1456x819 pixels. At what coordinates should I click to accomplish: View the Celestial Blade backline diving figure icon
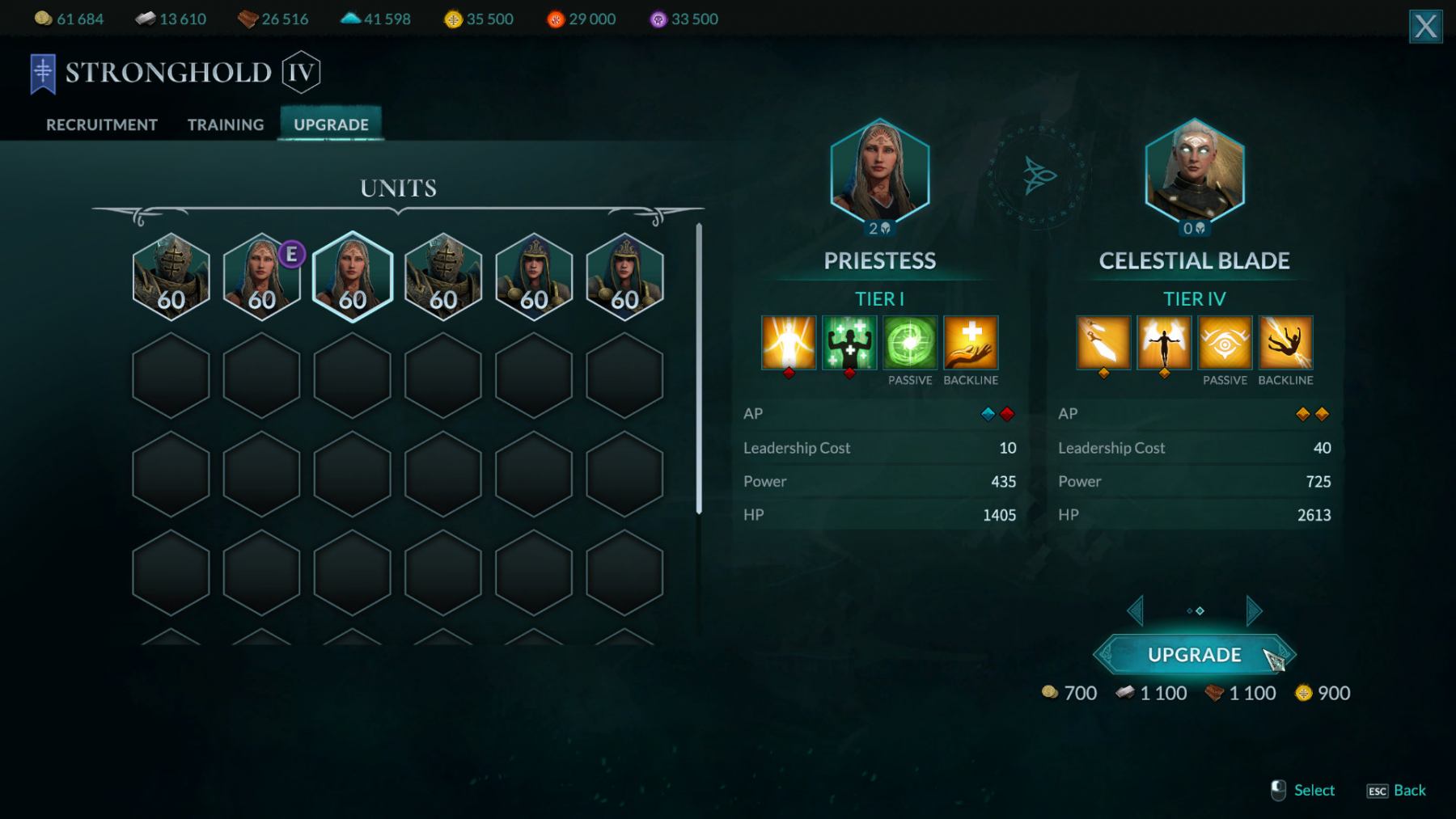coord(1285,343)
